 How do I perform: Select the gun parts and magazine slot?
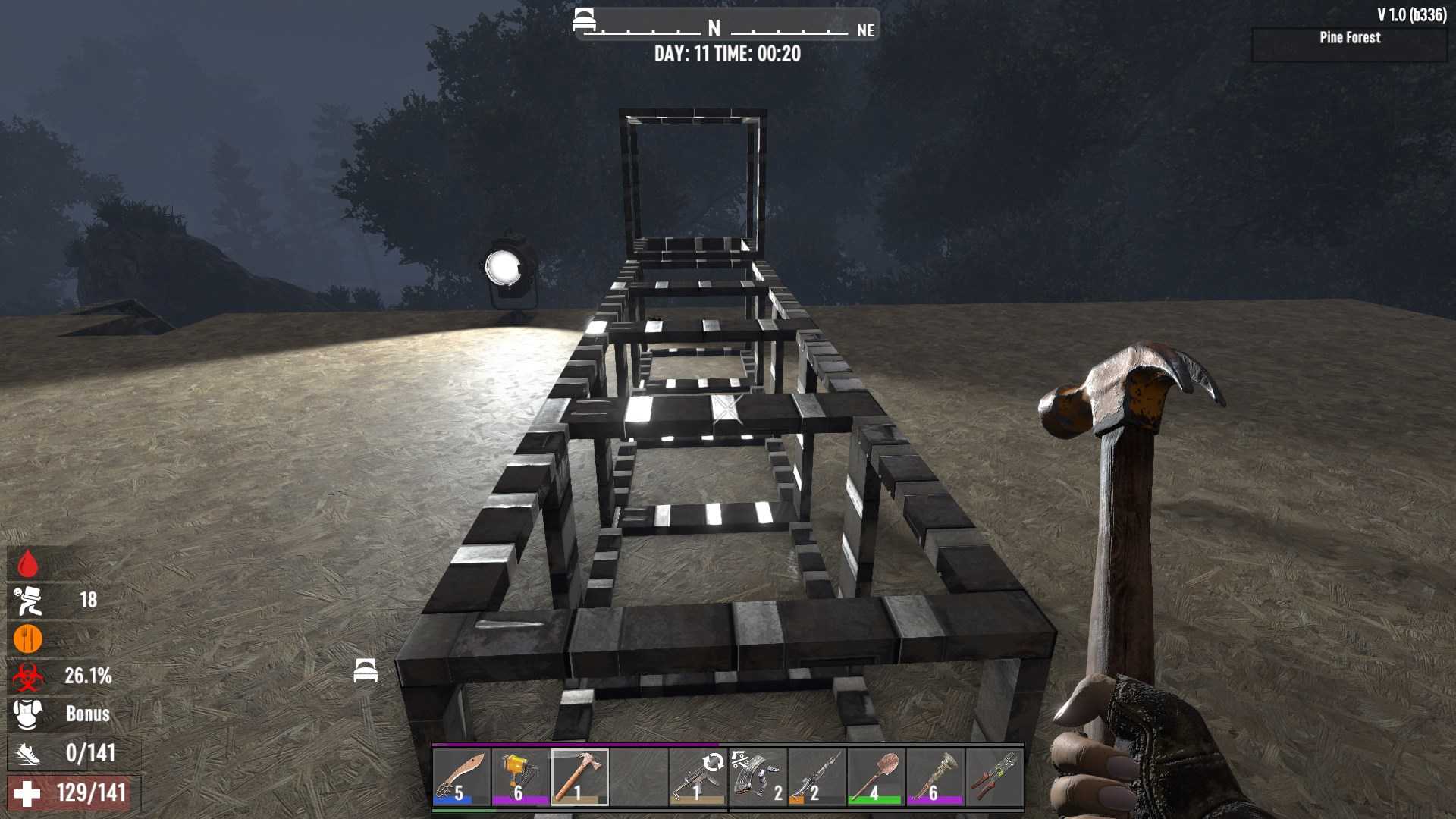(x=757, y=777)
